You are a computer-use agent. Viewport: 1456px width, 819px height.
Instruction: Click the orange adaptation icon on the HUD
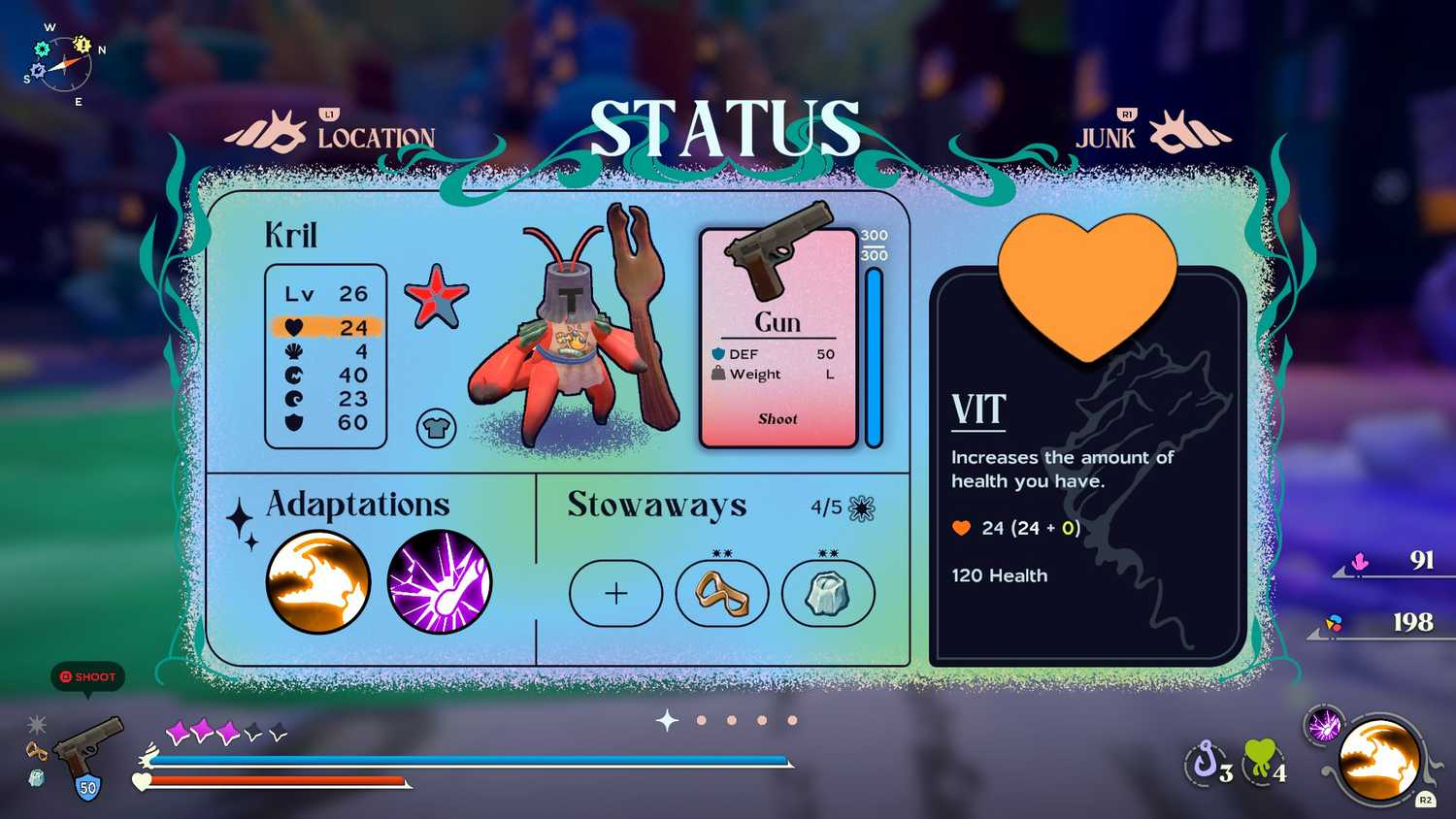point(1379,761)
